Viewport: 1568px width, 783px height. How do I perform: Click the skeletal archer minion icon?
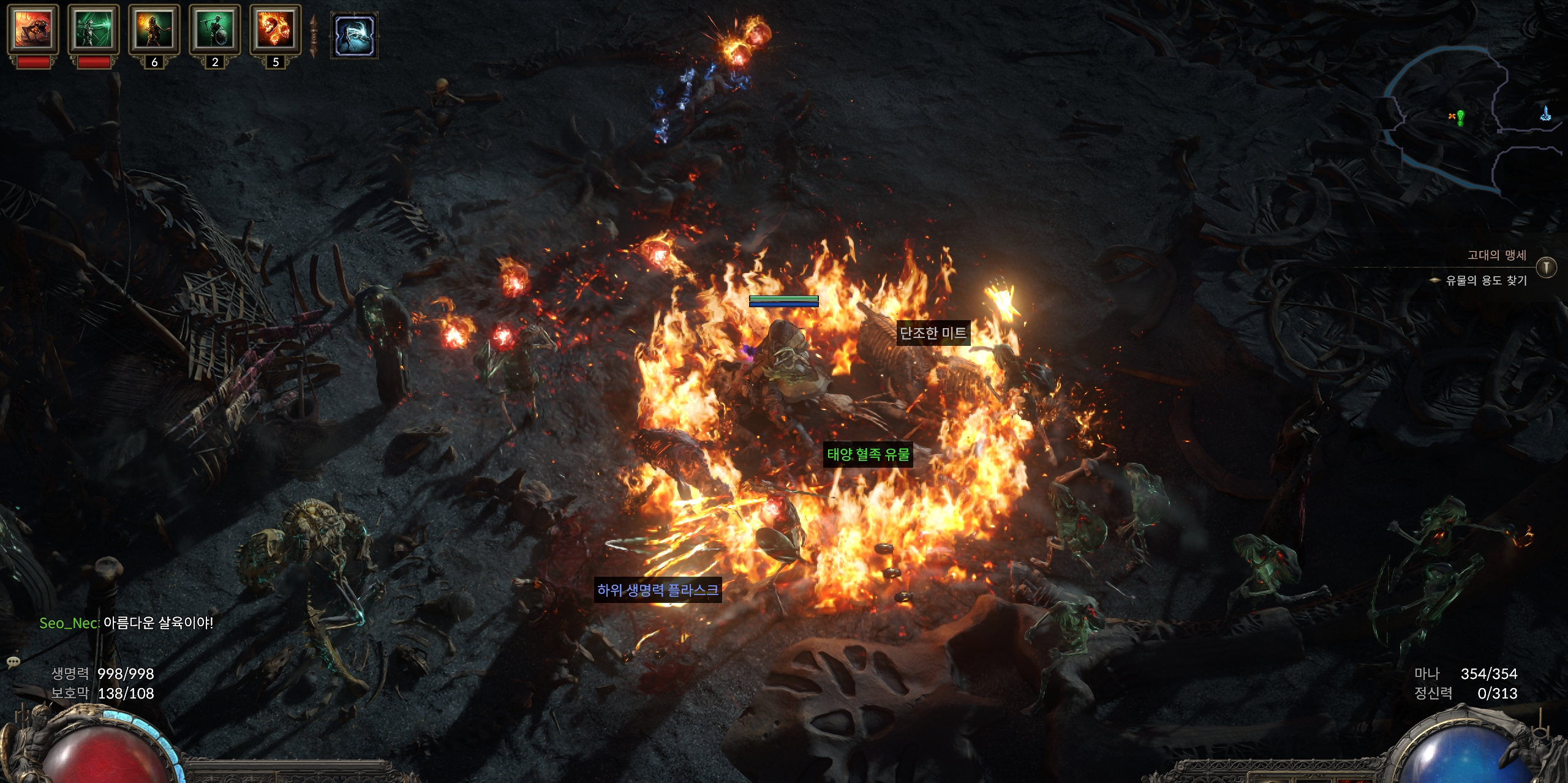[x=94, y=28]
